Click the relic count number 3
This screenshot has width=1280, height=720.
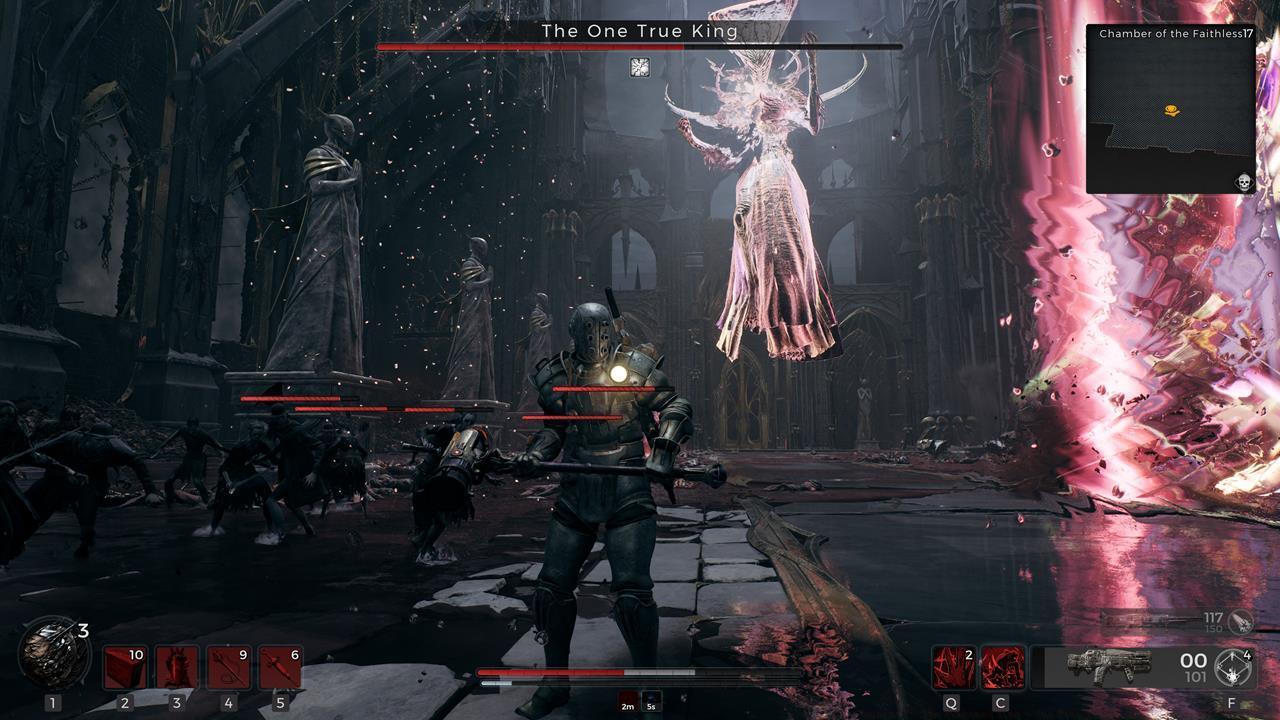click(84, 630)
